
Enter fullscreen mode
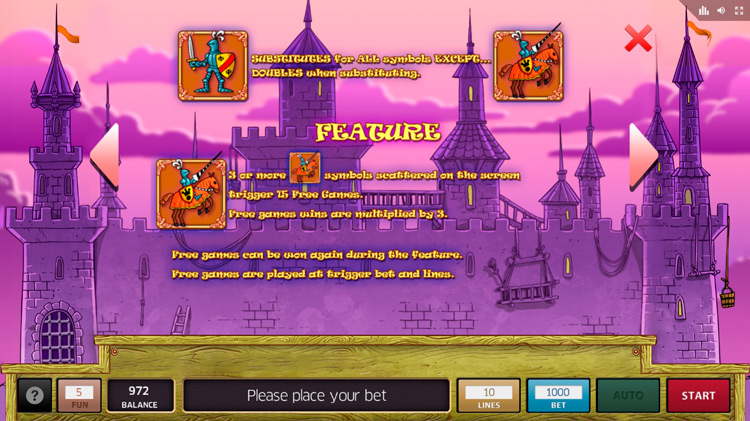click(x=738, y=10)
